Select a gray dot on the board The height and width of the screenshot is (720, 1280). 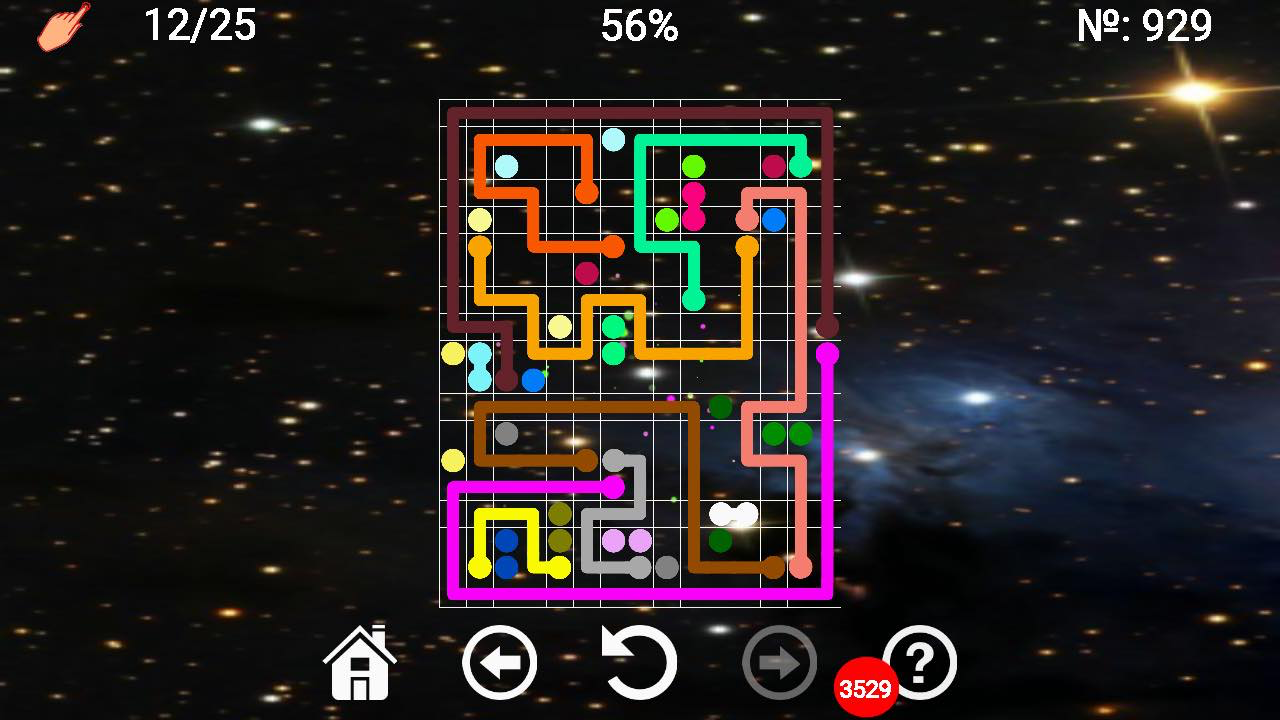[508, 434]
